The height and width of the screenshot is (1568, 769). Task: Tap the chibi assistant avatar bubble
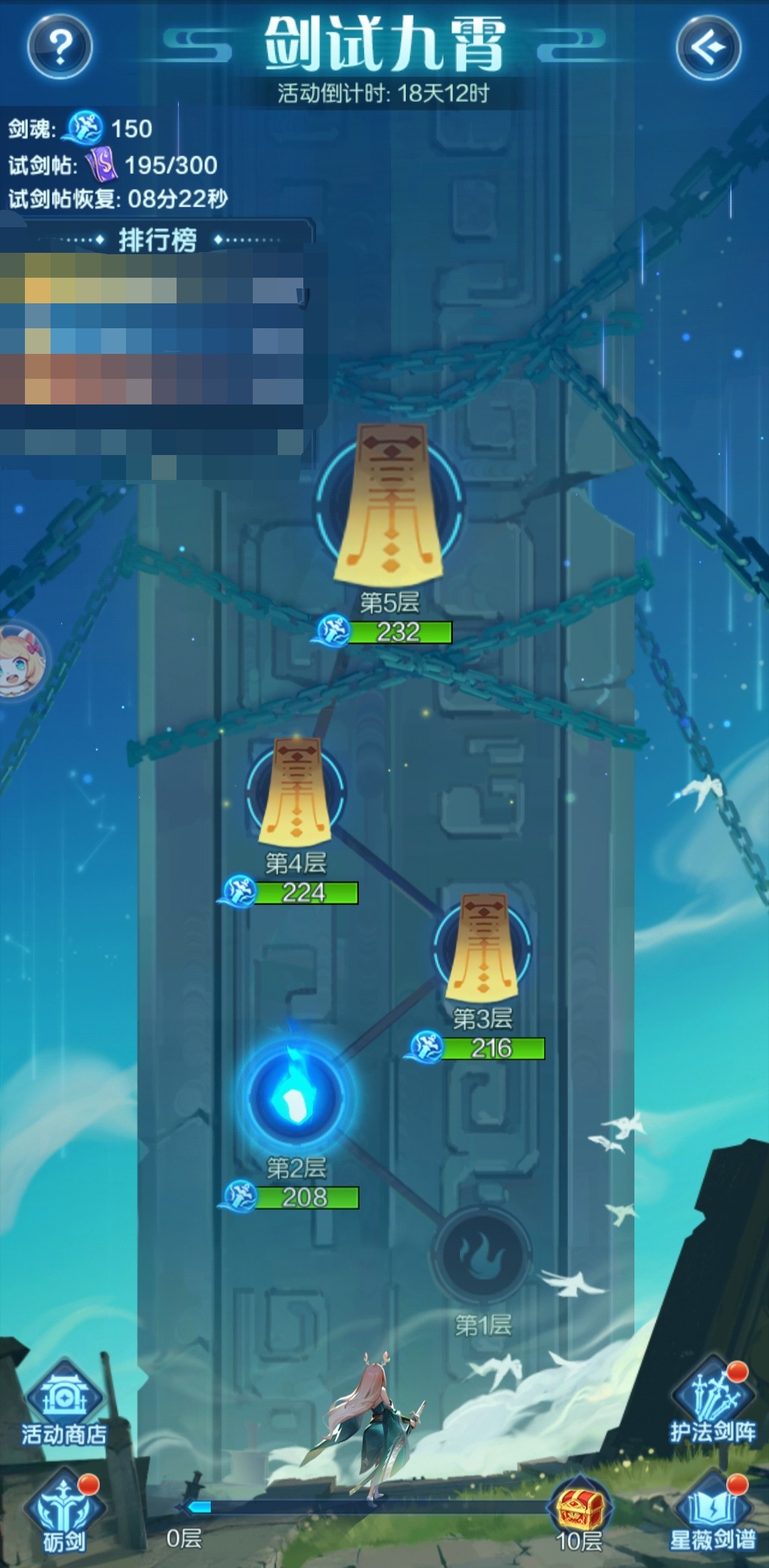(x=20, y=661)
